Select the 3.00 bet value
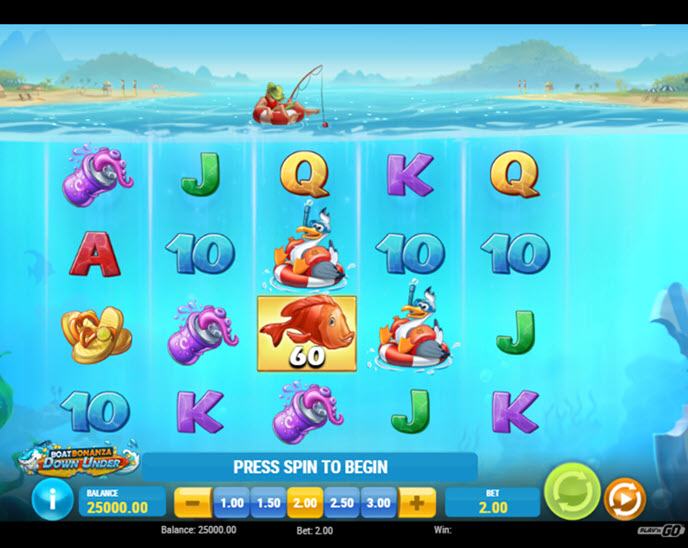688x548 pixels. 379,502
